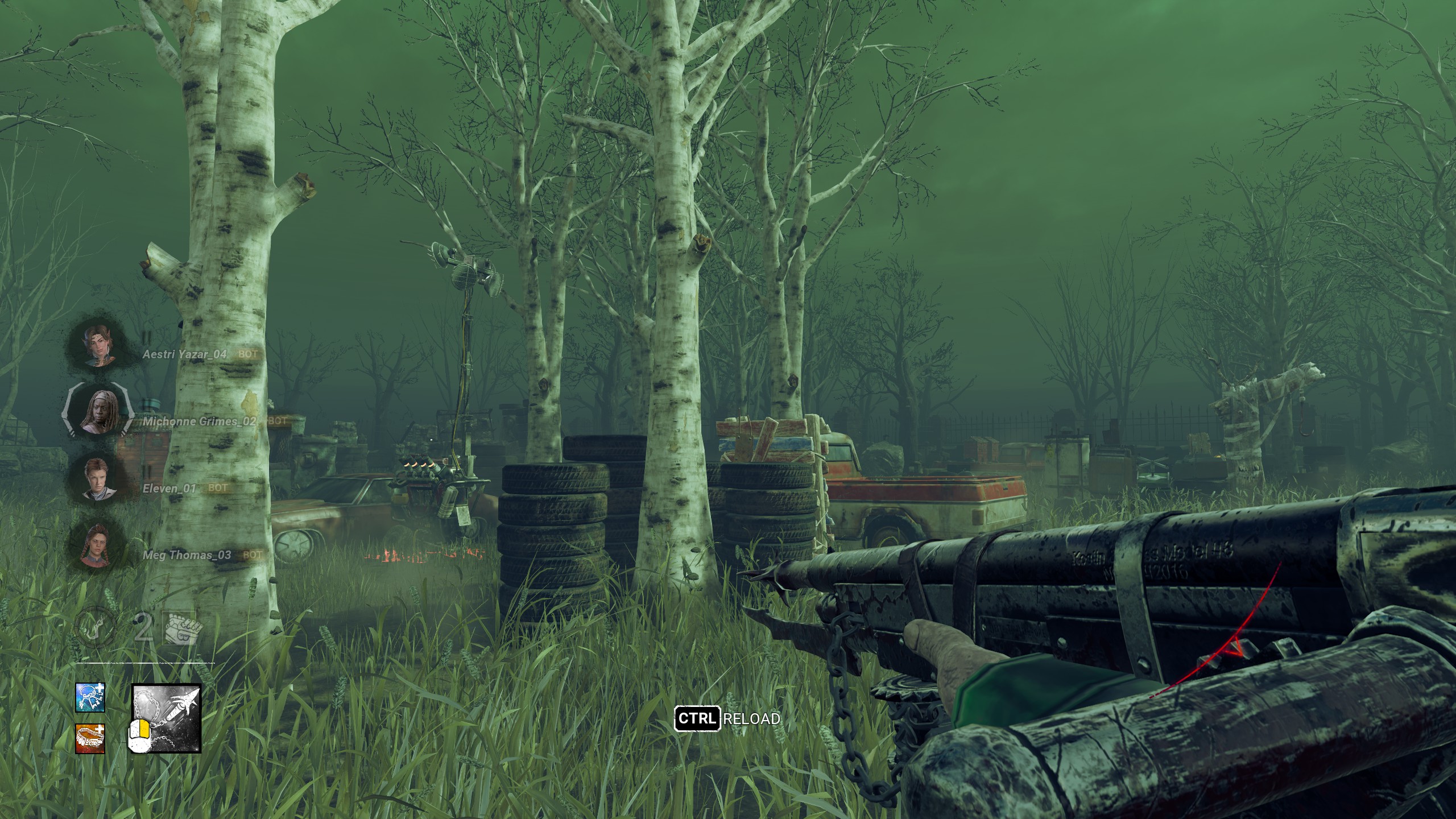The height and width of the screenshot is (819, 1456).
Task: Activate the chained spear power icon
Action: 167,718
